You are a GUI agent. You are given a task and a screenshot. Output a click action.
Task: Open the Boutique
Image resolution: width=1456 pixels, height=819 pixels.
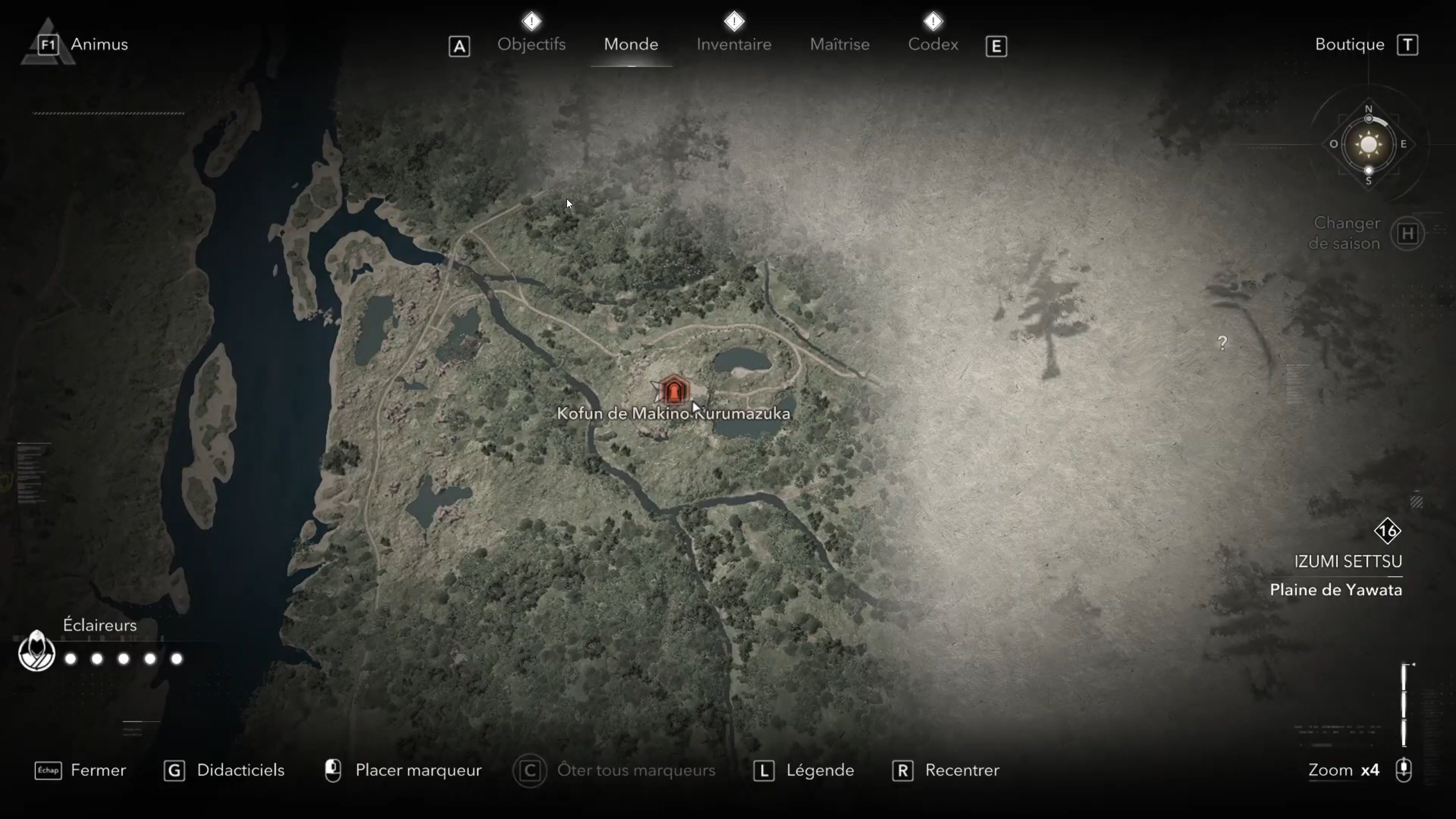1350,44
